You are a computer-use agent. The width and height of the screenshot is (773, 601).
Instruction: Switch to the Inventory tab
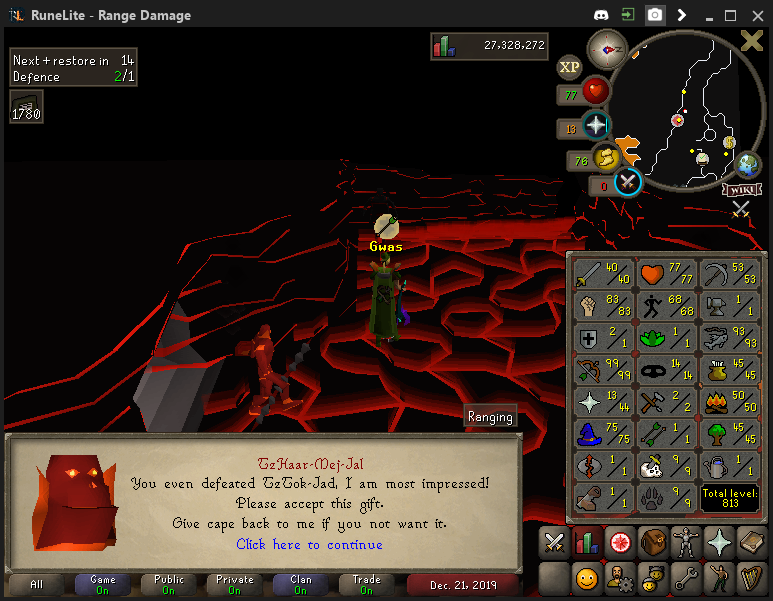pos(653,543)
